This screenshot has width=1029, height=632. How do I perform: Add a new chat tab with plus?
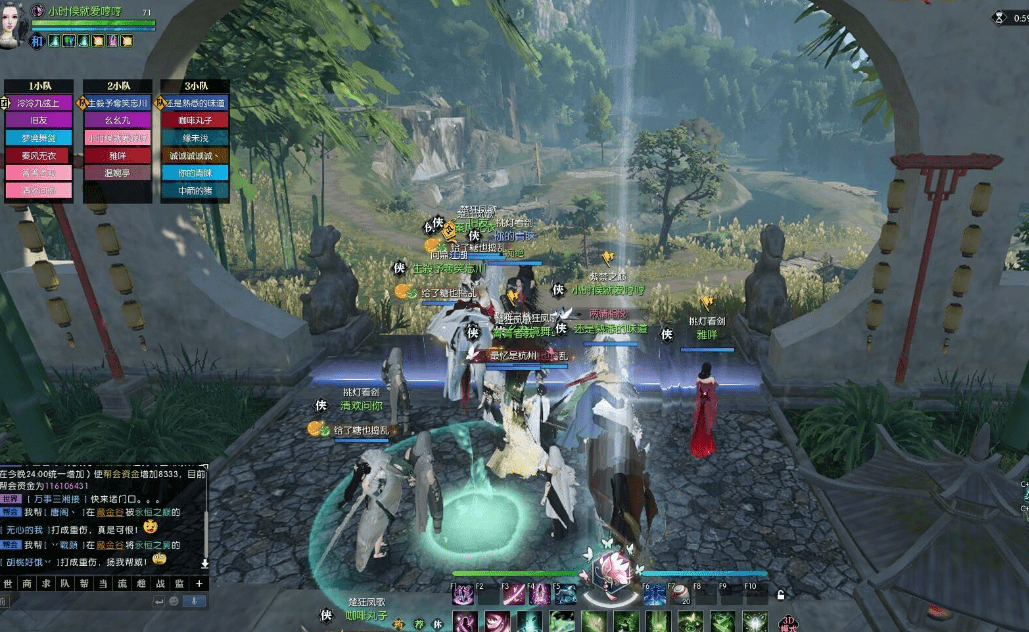pyautogui.click(x=199, y=583)
